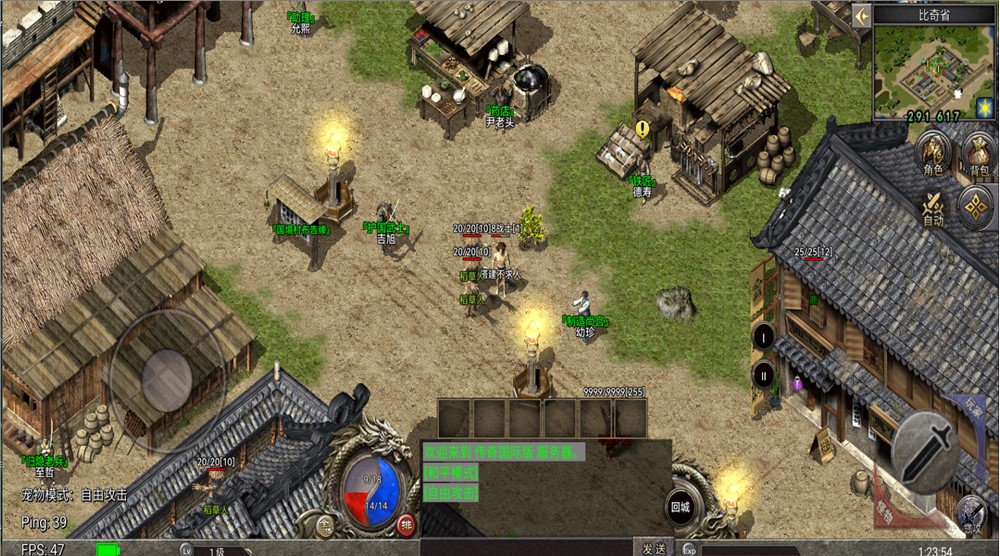1000x556 pixels.
Task: Open the 角色 character panel
Action: pyautogui.click(x=933, y=157)
